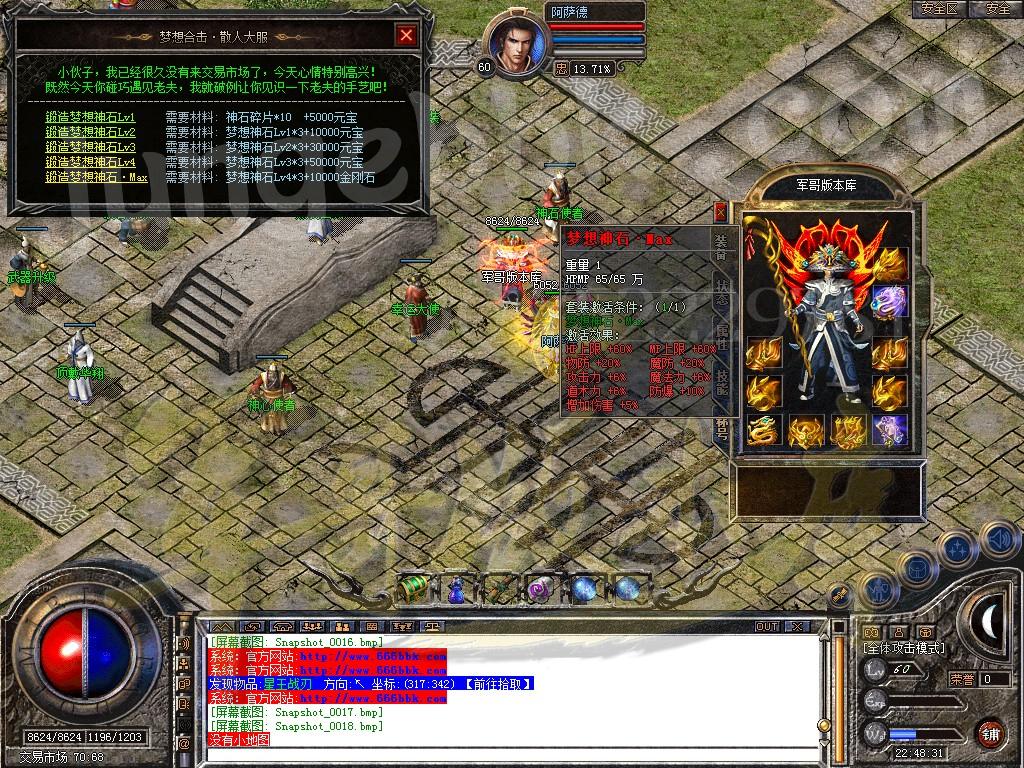Close the character equipment panel
Screen dimensions: 1024x768
[x=720, y=212]
